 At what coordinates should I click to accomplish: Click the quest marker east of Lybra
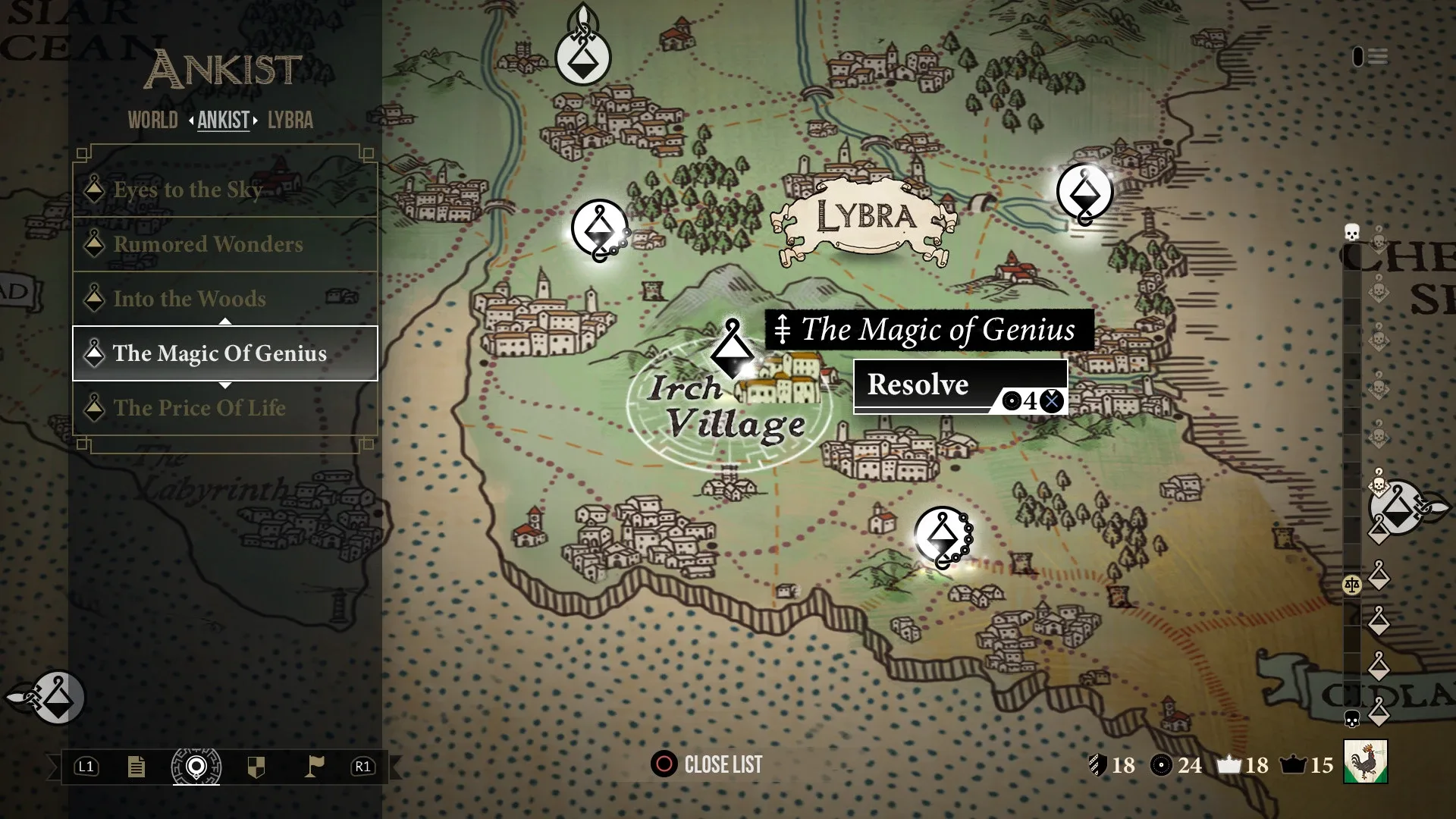coord(1084,193)
